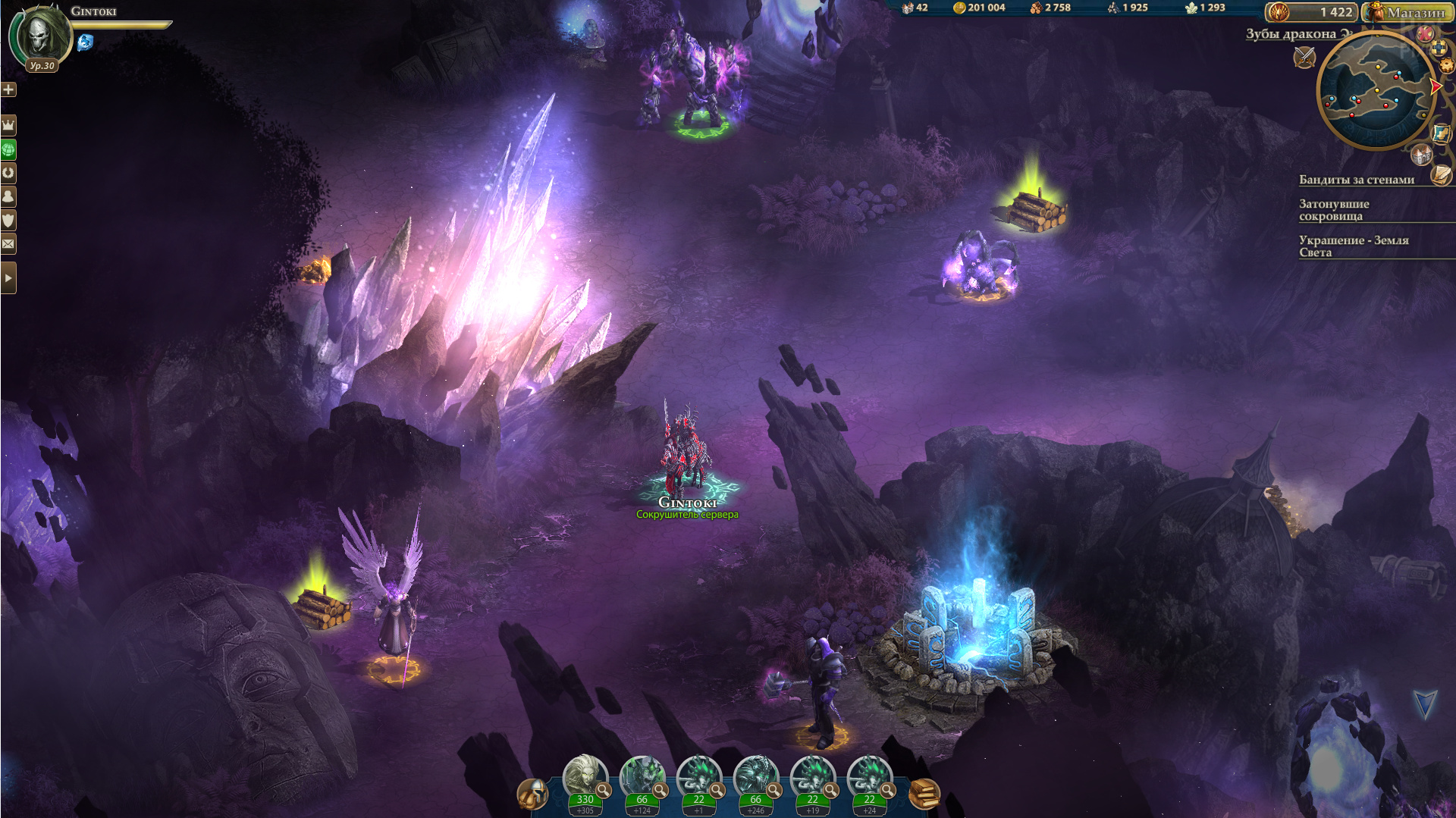Viewport: 1456px width, 818px height.
Task: Open the spellbook icon in bottom bar
Action: (924, 794)
